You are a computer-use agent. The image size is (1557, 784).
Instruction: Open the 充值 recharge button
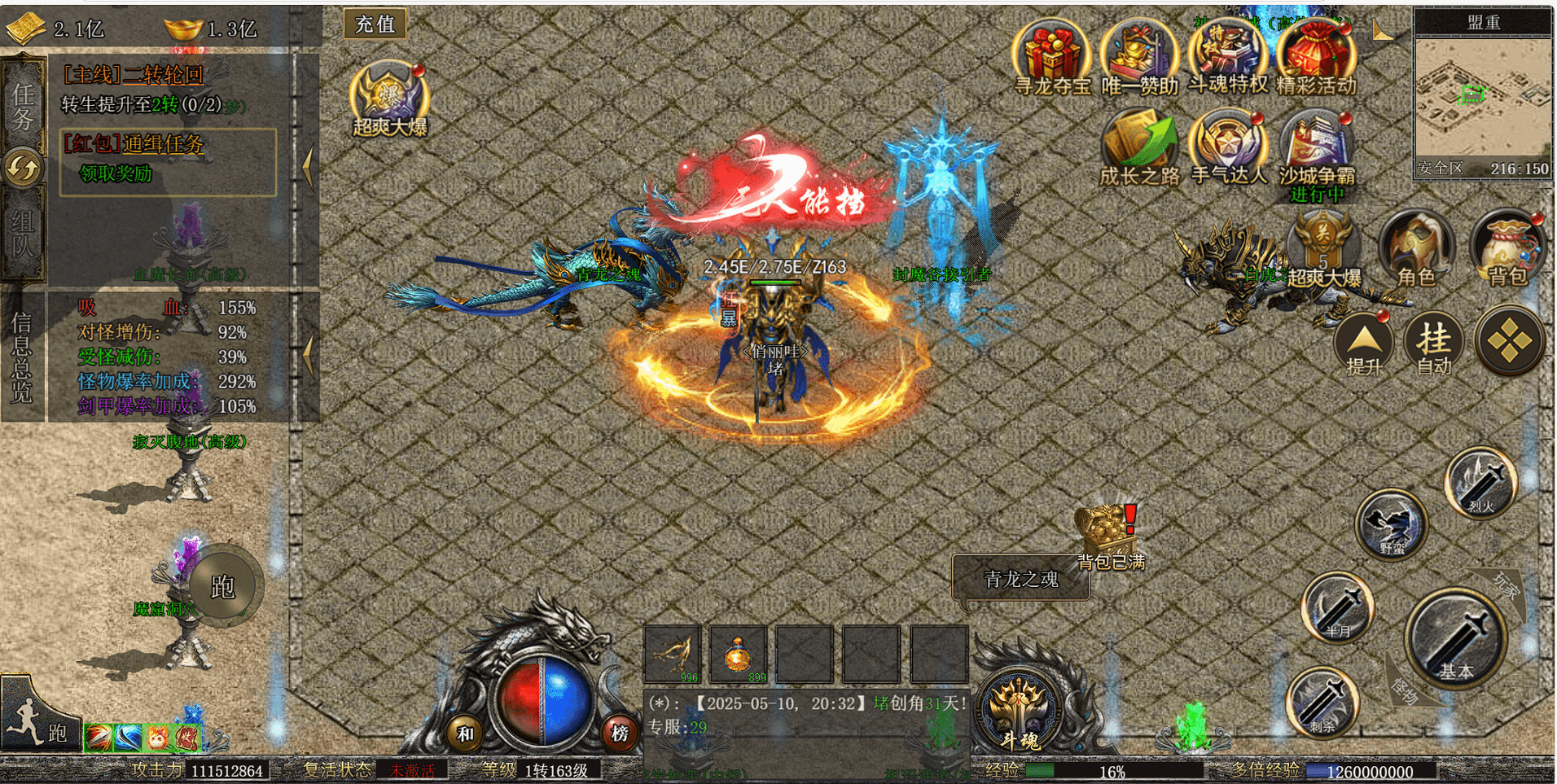tap(375, 24)
